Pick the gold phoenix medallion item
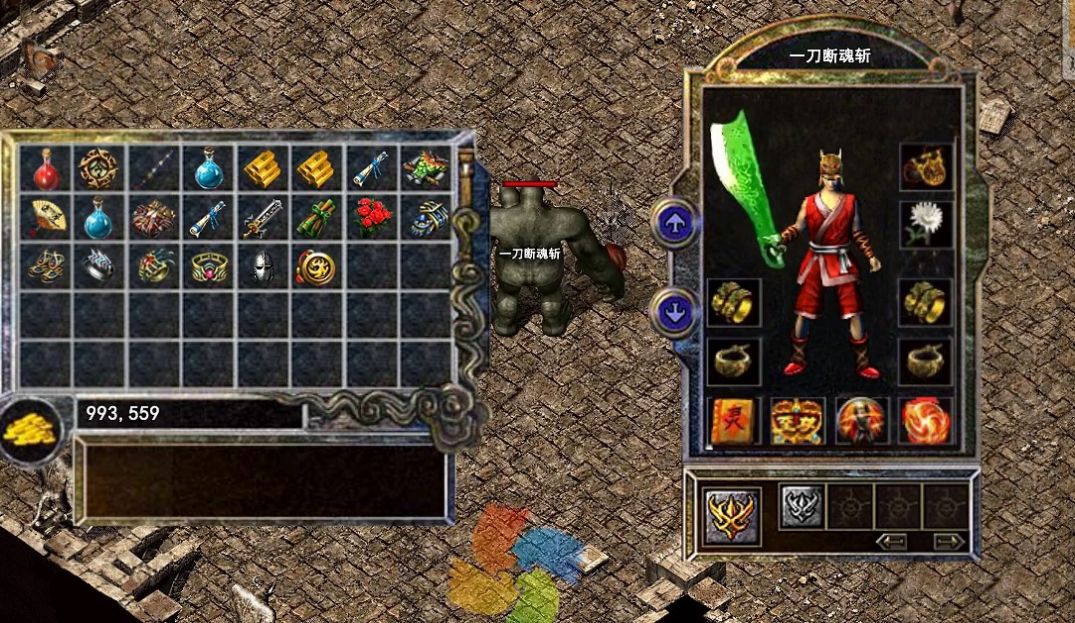Viewport: 1075px width, 623px height. tap(316, 266)
